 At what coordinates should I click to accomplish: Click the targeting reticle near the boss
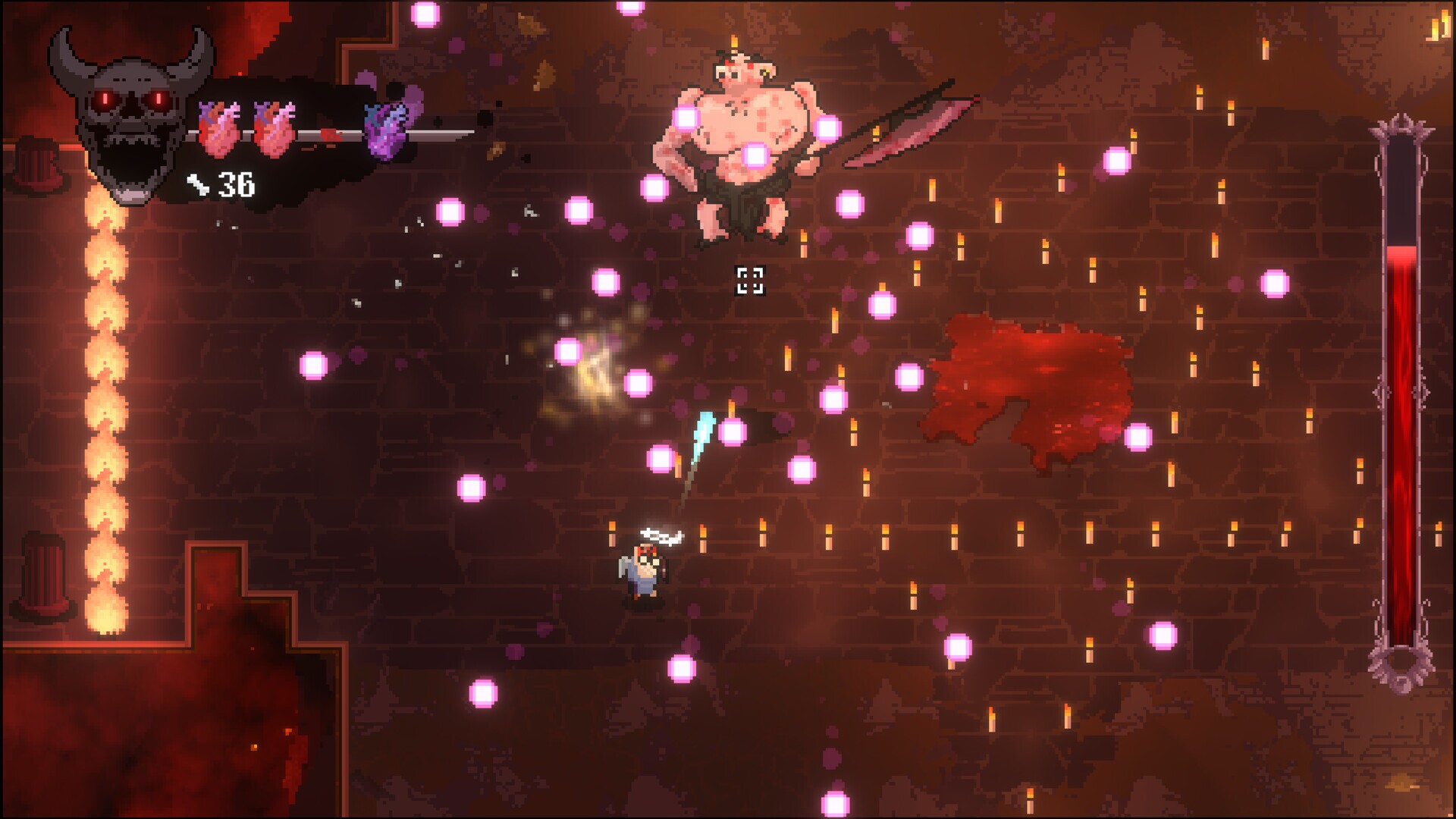click(x=752, y=281)
